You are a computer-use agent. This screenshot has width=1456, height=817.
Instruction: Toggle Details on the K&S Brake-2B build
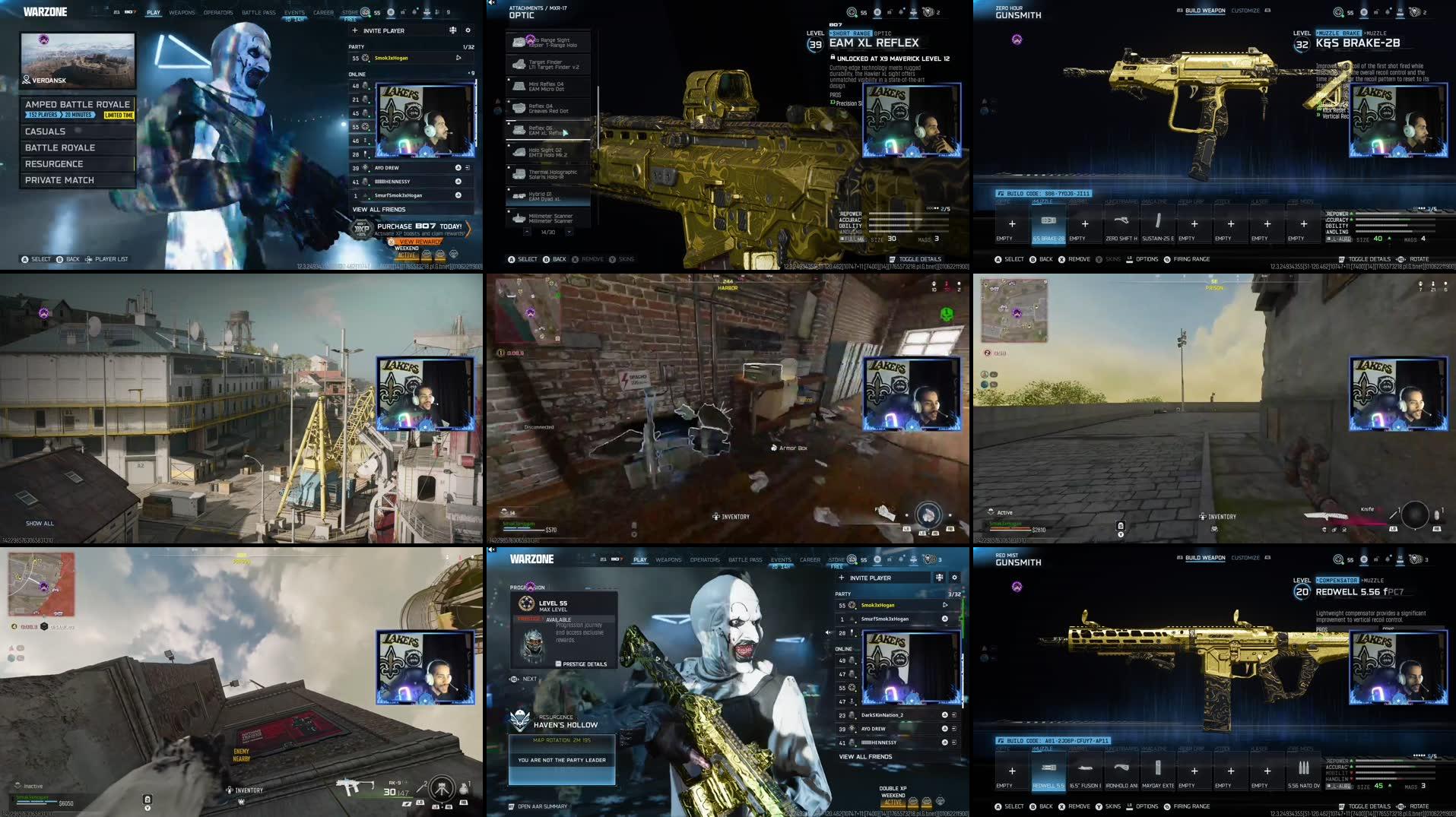coord(1366,258)
